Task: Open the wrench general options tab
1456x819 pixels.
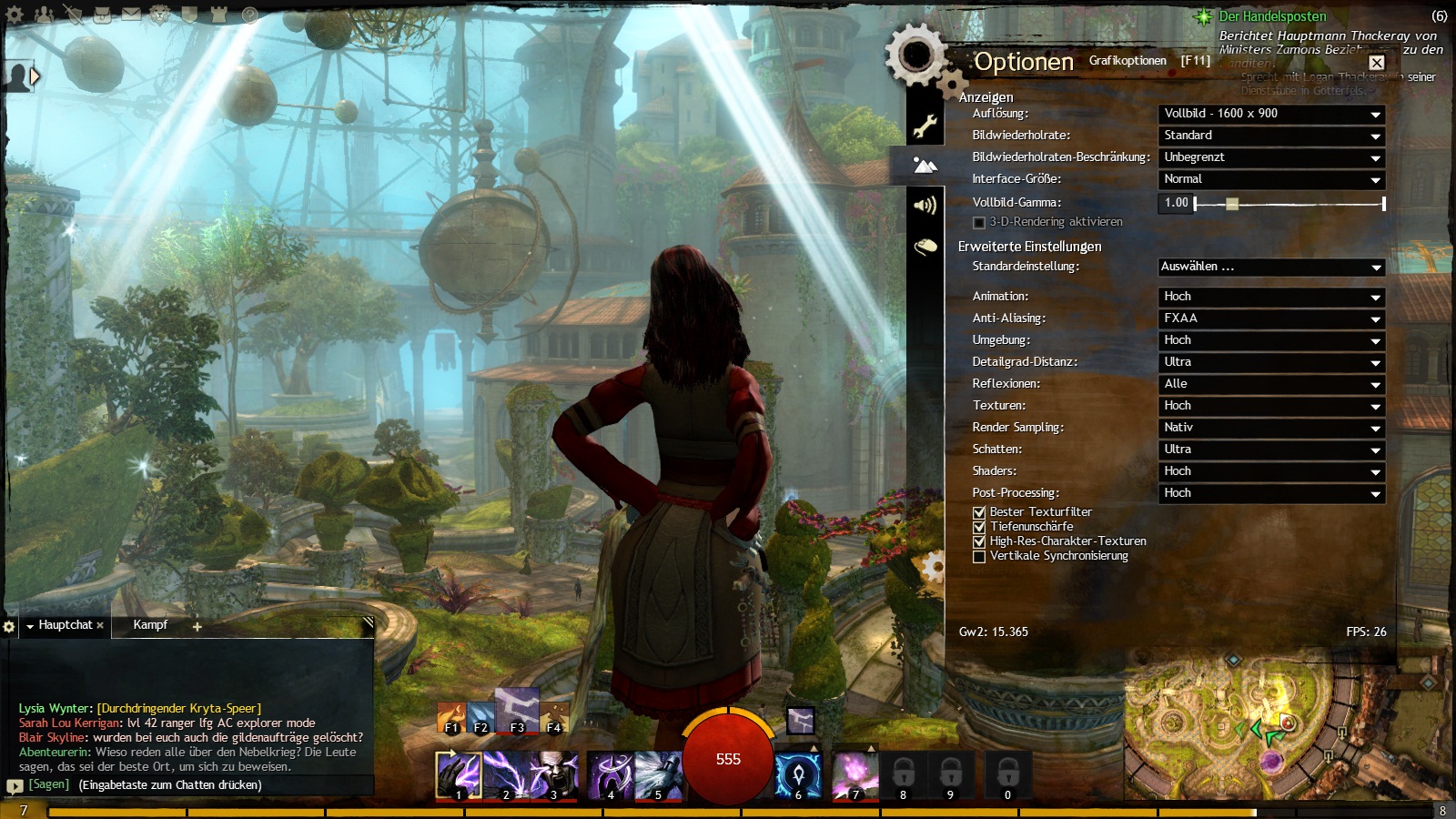Action: [925, 126]
